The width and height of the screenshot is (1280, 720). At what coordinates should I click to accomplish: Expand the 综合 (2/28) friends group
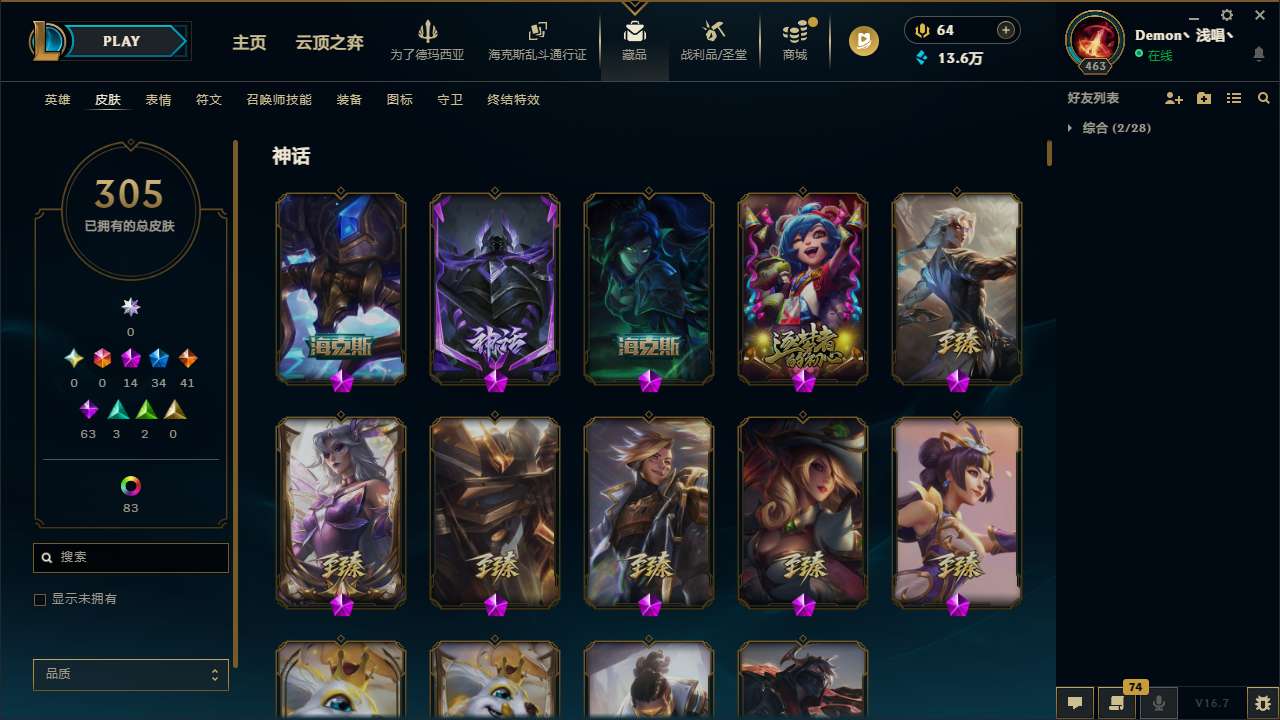[1110, 128]
